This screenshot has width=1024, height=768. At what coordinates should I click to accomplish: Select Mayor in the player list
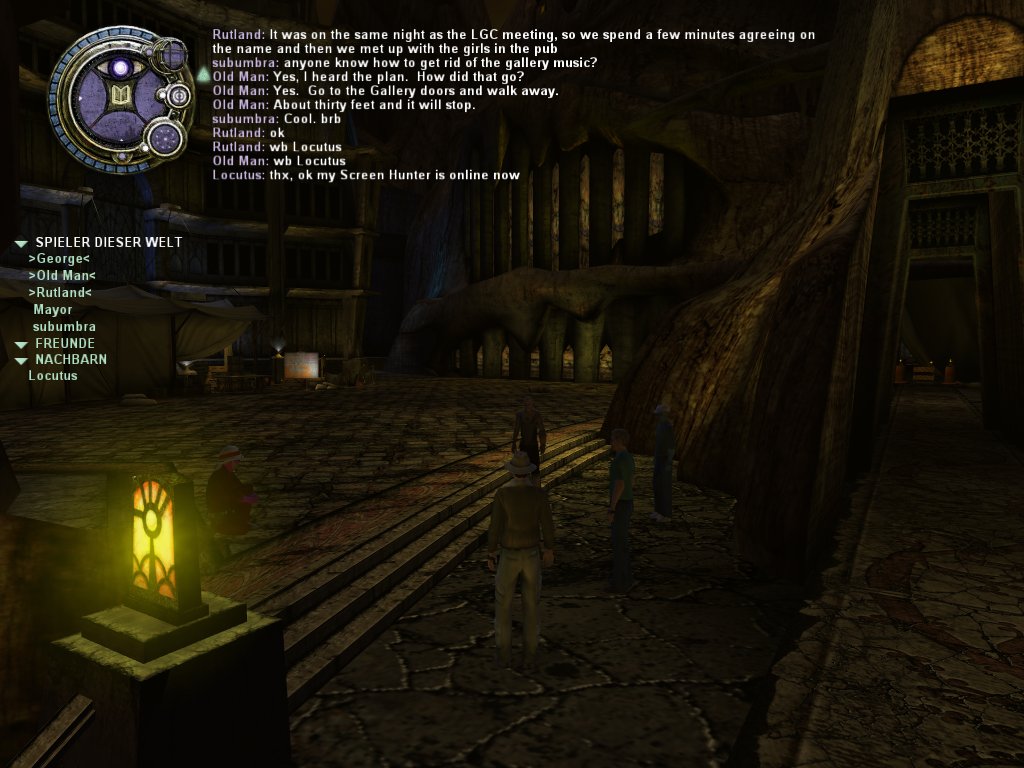[52, 310]
